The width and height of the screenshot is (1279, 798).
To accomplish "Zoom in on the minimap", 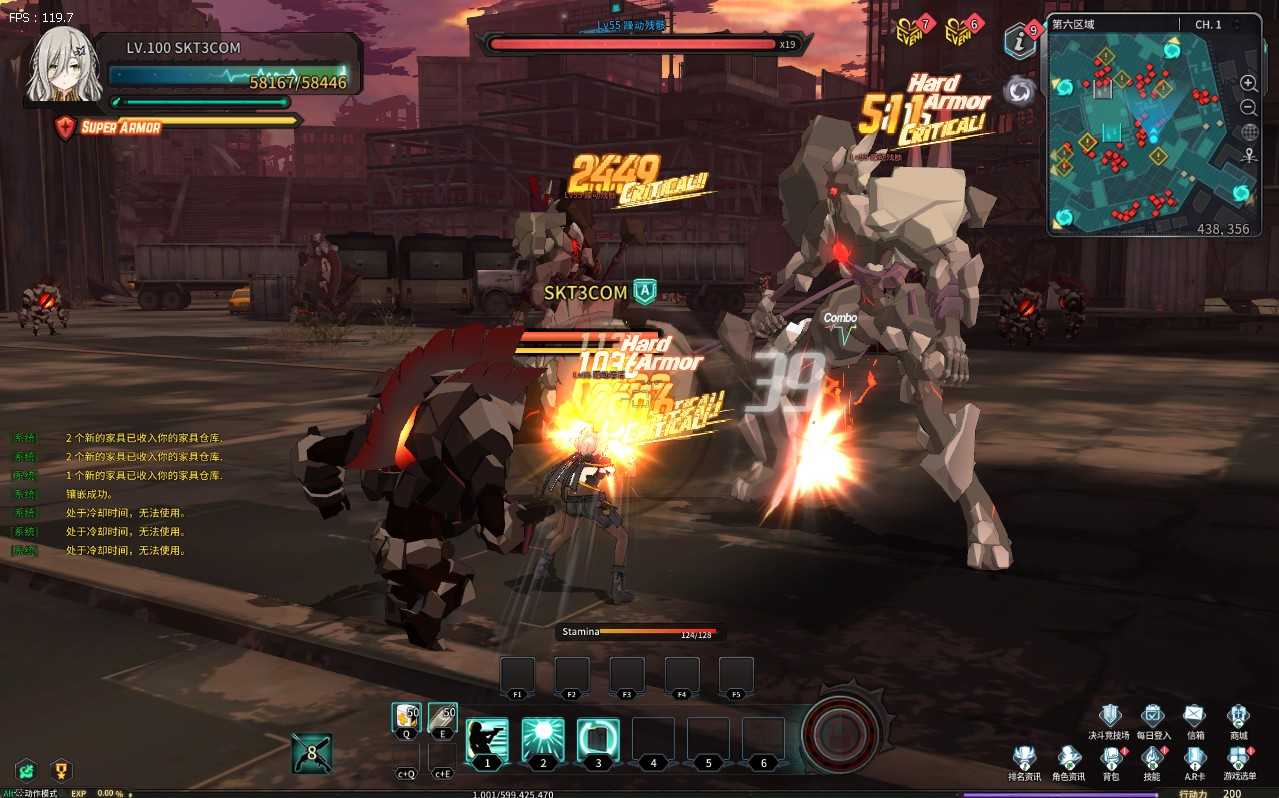I will pos(1249,83).
